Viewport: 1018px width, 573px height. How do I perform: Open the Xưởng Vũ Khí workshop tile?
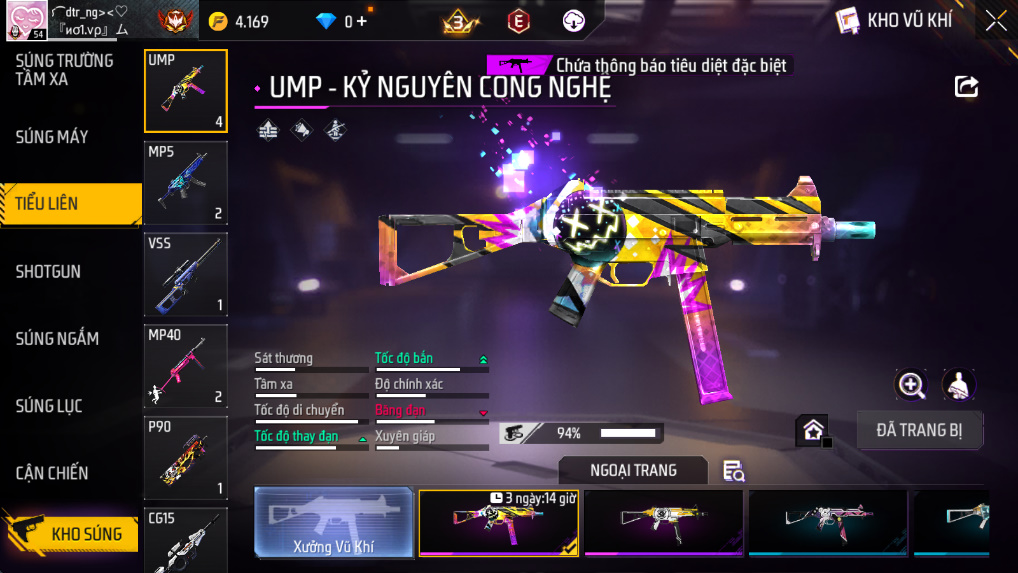coord(334,522)
